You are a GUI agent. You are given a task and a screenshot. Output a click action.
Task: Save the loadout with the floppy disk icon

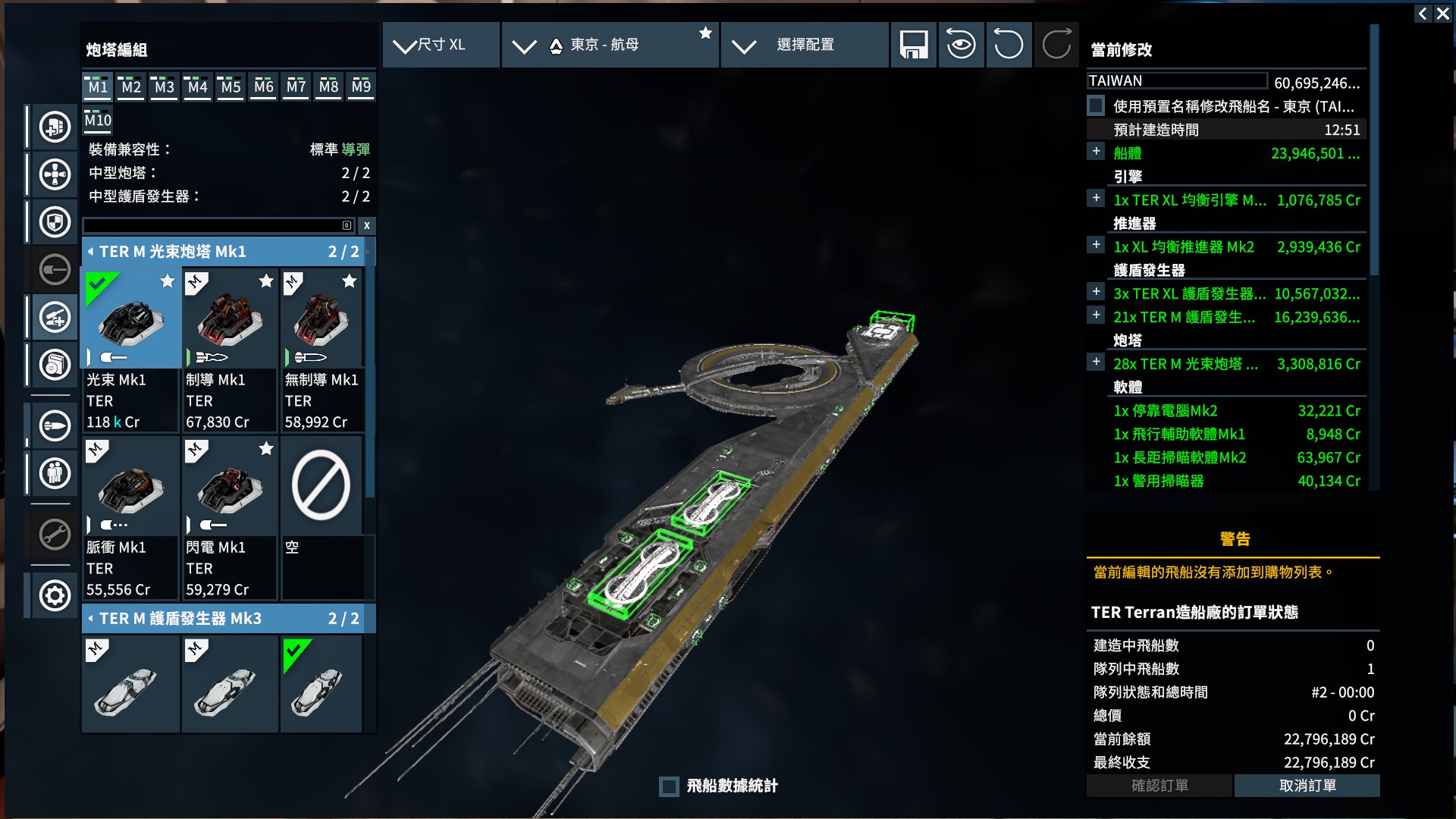tap(914, 45)
